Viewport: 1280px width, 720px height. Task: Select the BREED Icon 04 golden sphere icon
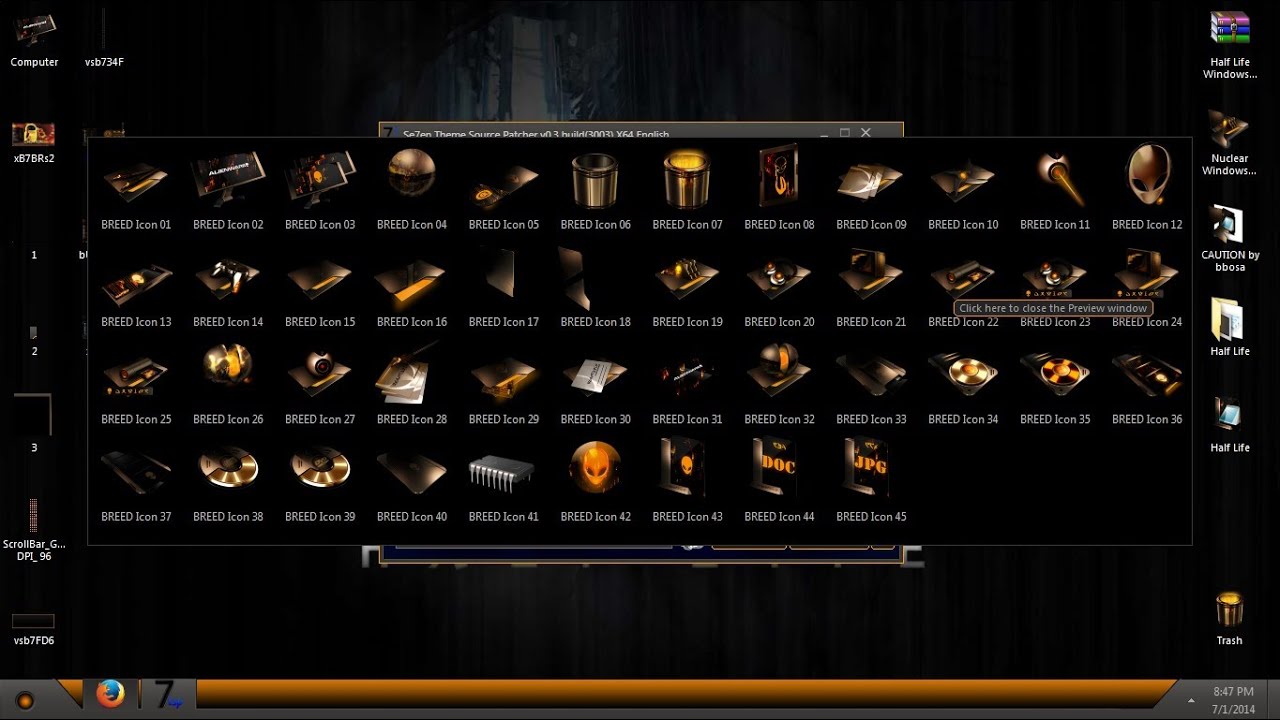point(411,174)
